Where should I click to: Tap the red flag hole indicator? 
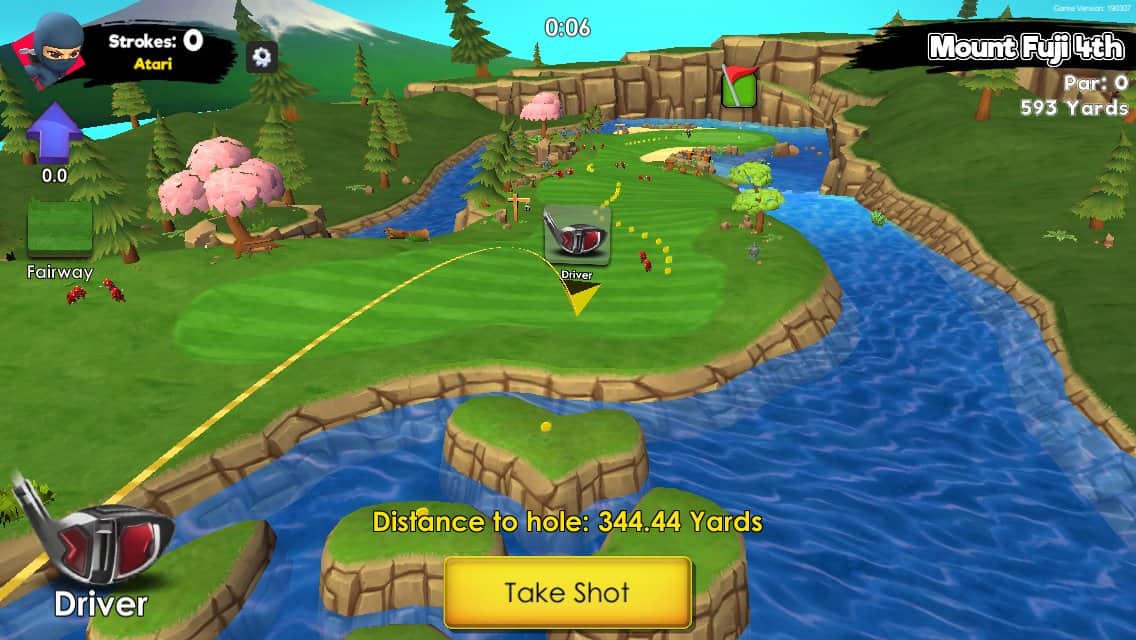pyautogui.click(x=739, y=86)
